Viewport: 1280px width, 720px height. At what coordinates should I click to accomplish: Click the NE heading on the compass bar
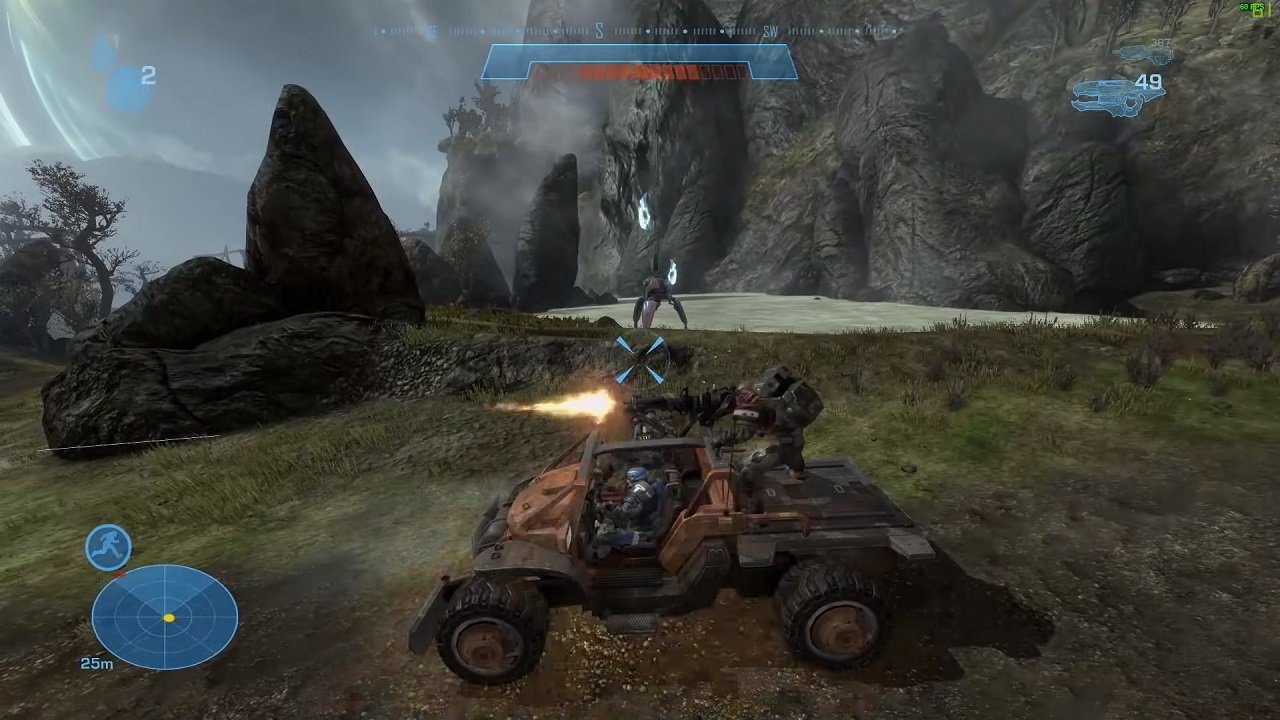[x=431, y=32]
